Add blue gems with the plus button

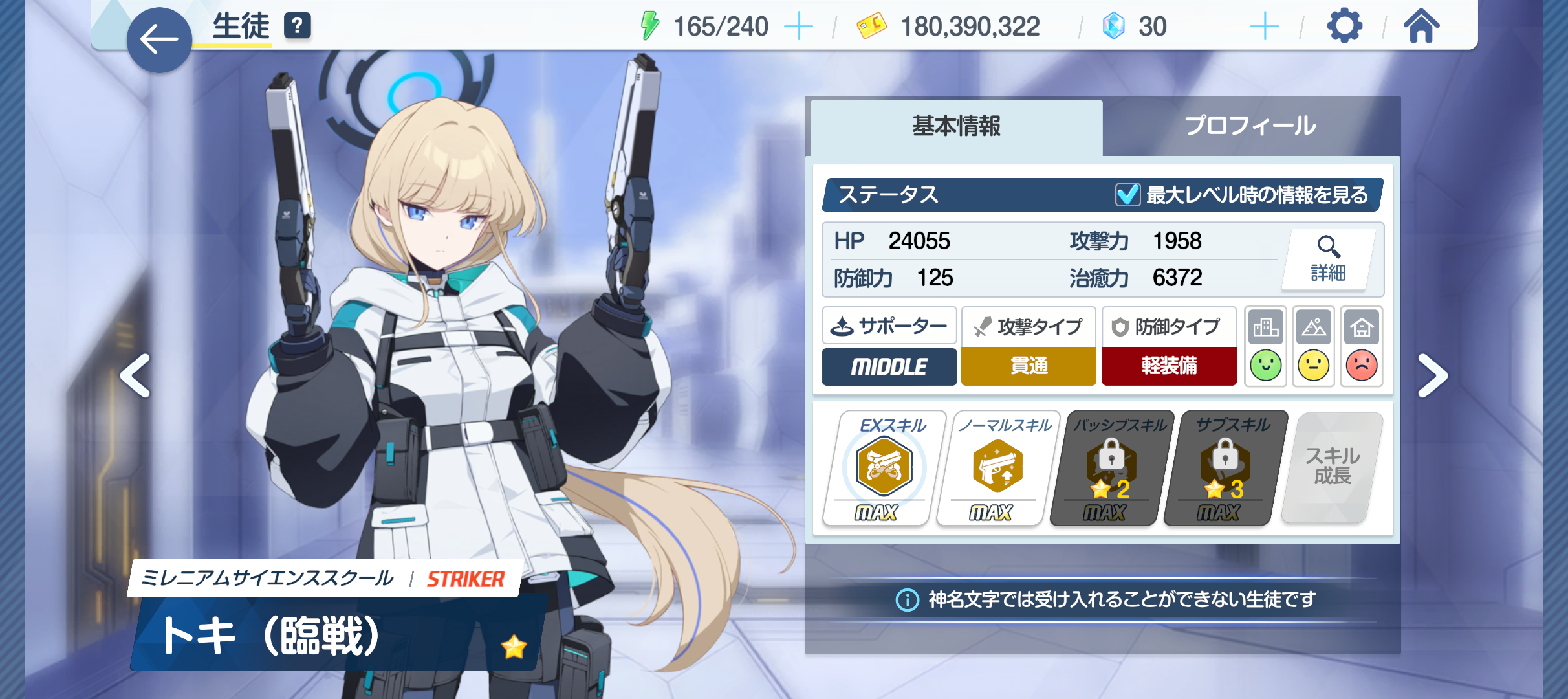tap(1264, 27)
